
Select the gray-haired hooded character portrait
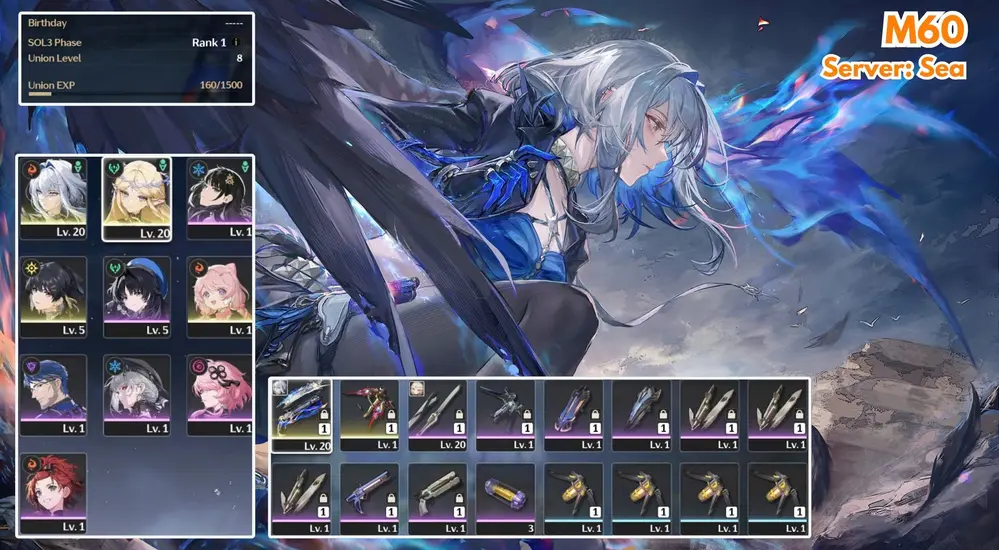(136, 393)
